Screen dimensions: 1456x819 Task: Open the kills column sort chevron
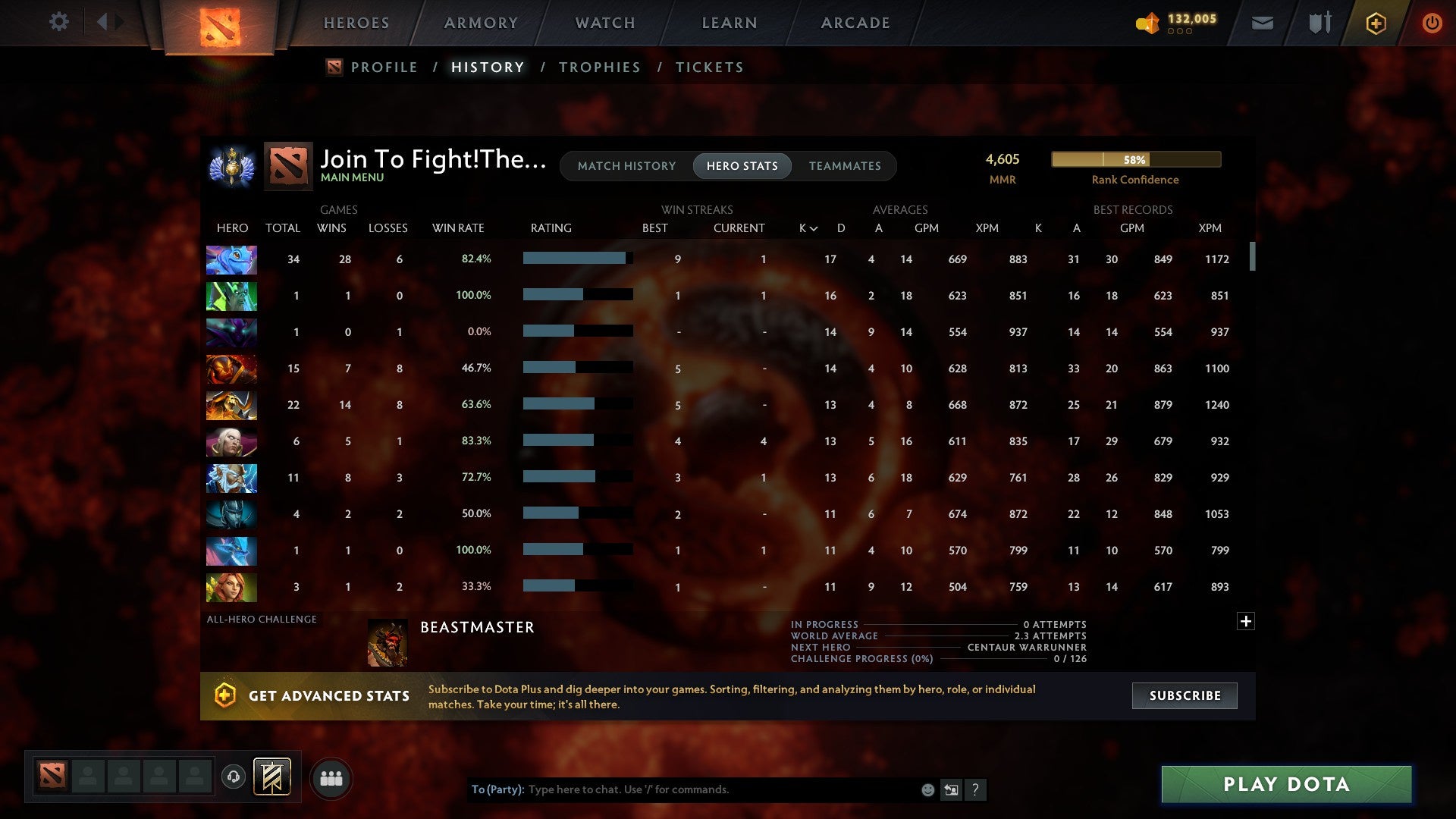point(813,227)
